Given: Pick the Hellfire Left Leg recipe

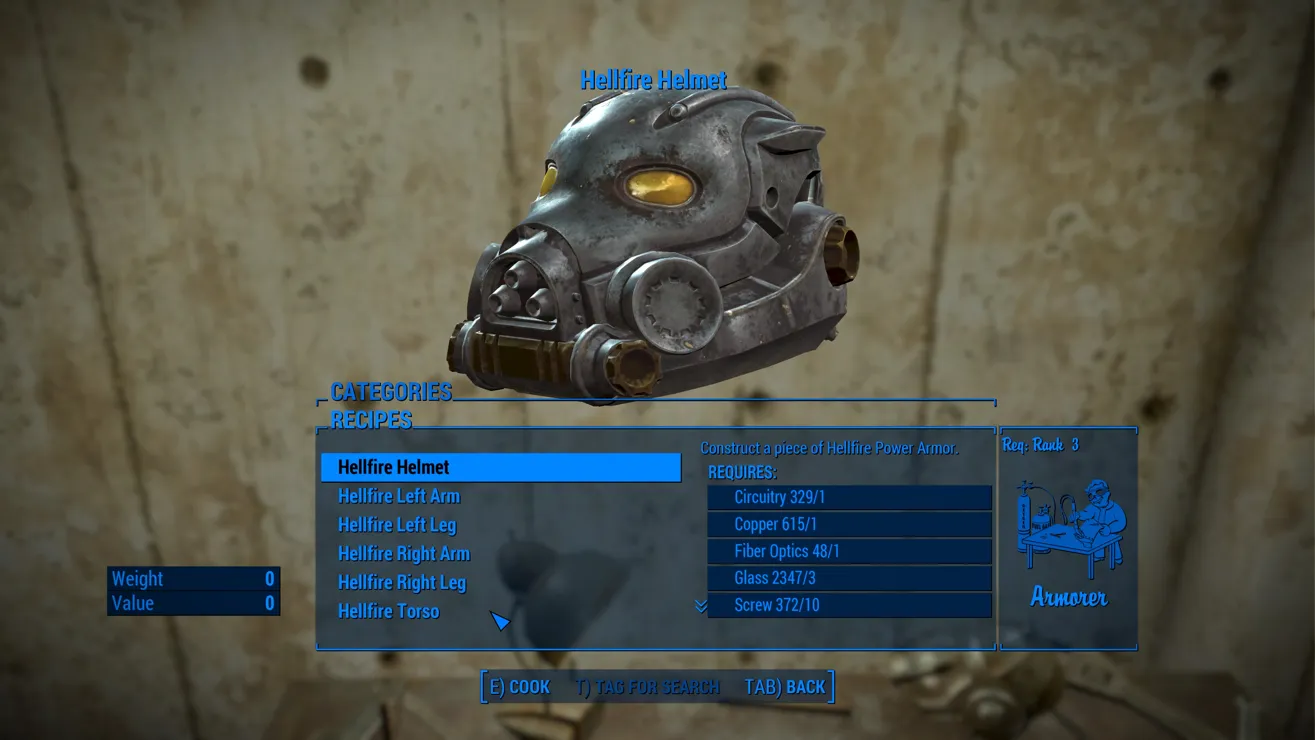Looking at the screenshot, I should tap(397, 525).
